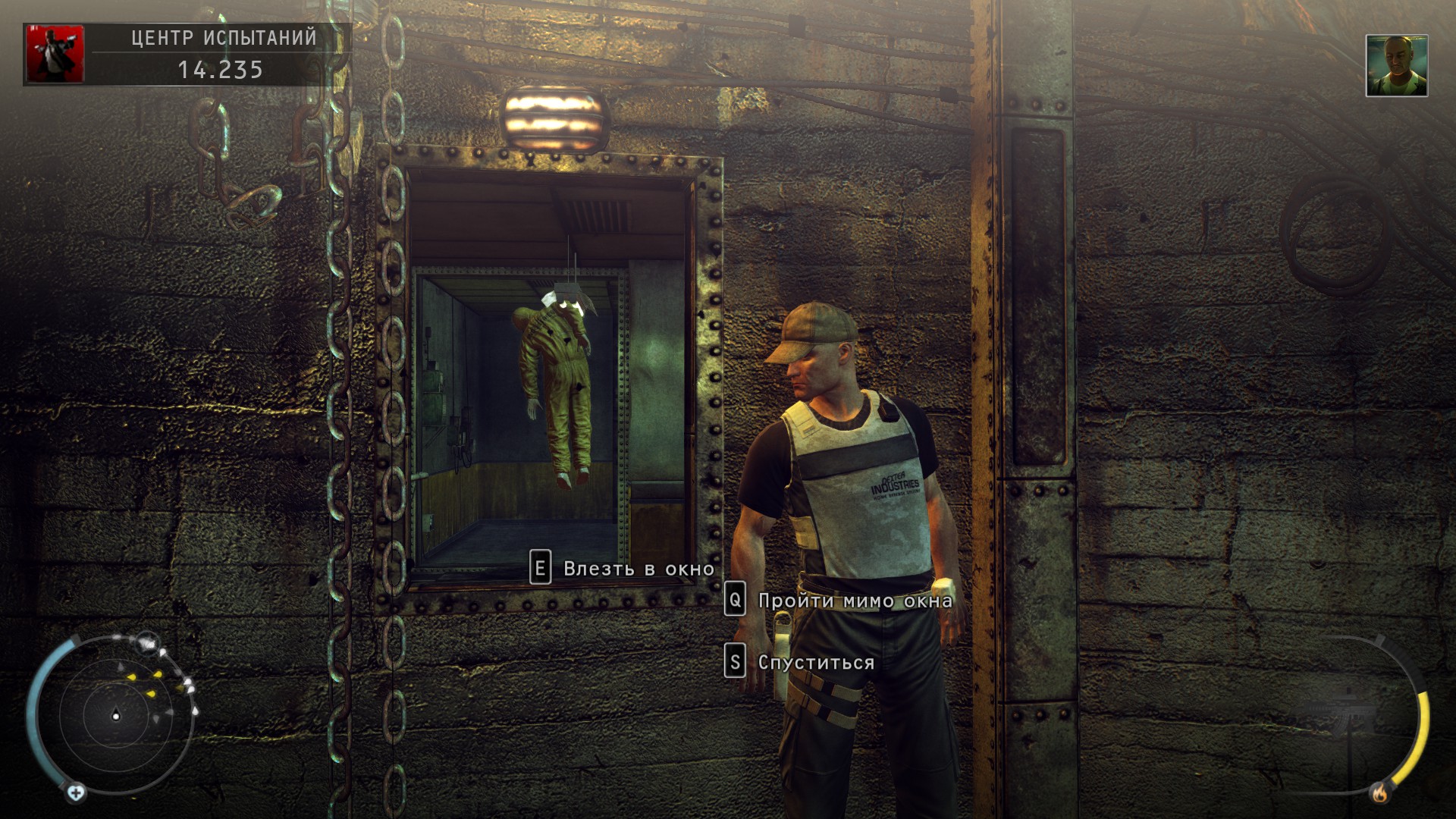Click the circular minimap radar
1456x819 pixels.
116,714
